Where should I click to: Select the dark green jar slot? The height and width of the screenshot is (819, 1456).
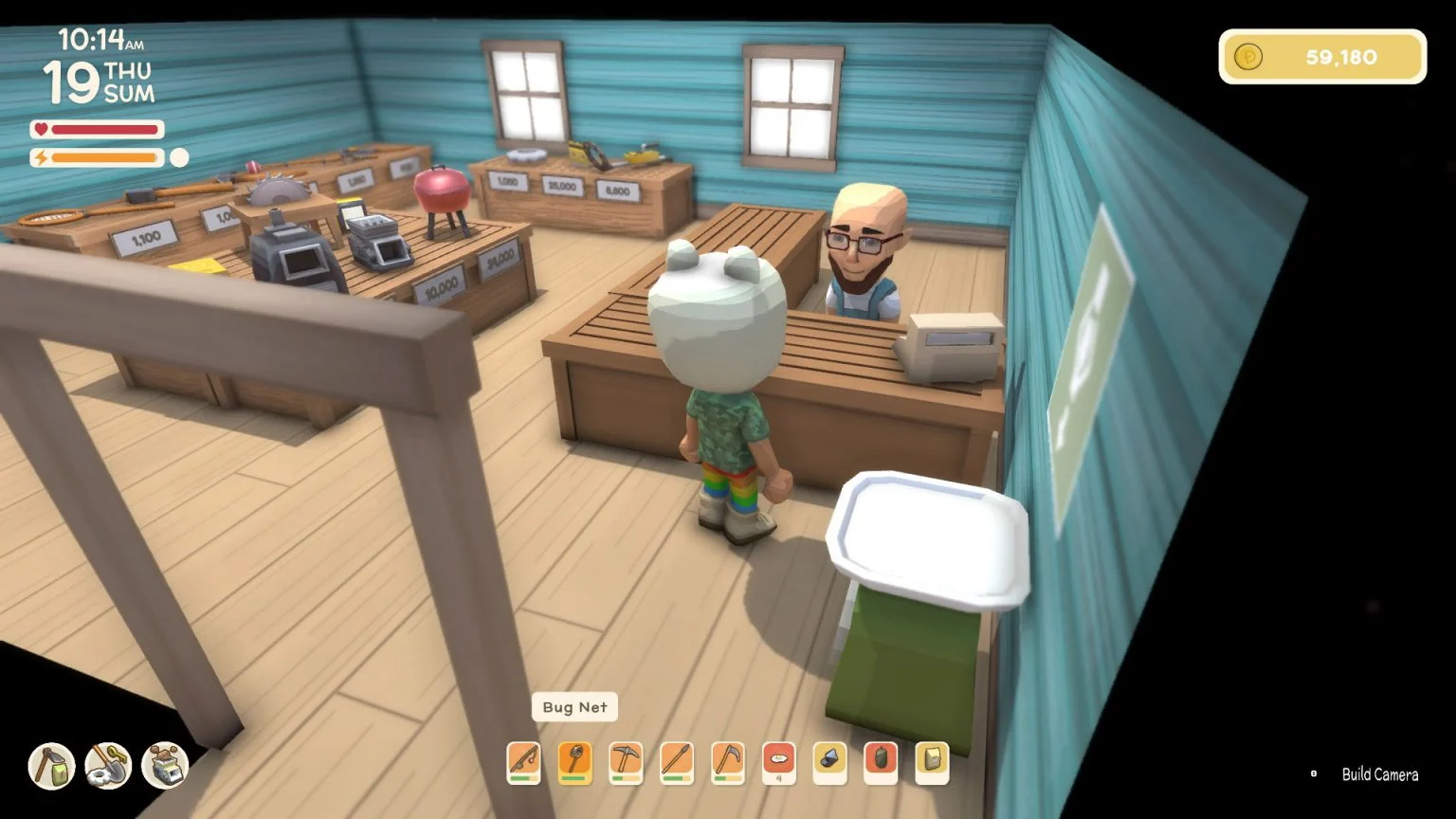882,761
